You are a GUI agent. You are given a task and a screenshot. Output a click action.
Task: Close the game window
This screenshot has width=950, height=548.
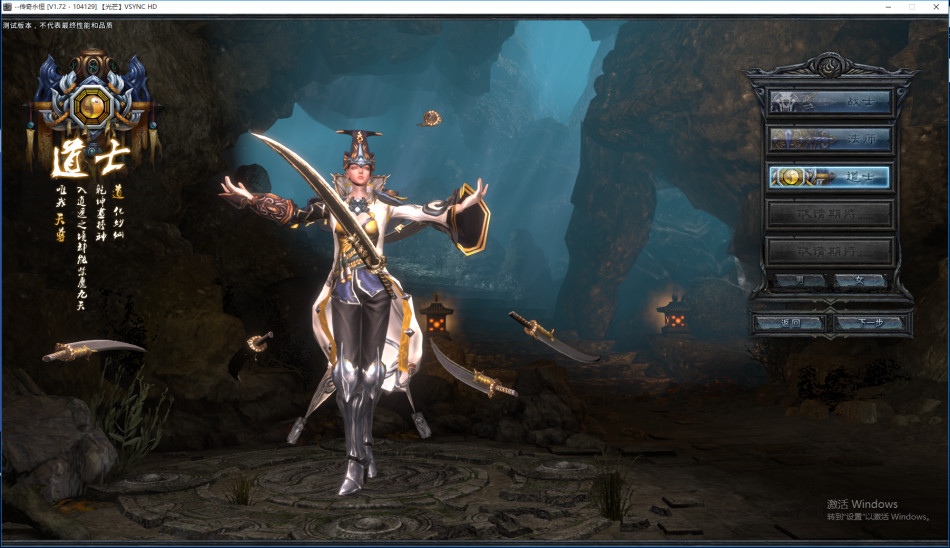pyautogui.click(x=935, y=6)
